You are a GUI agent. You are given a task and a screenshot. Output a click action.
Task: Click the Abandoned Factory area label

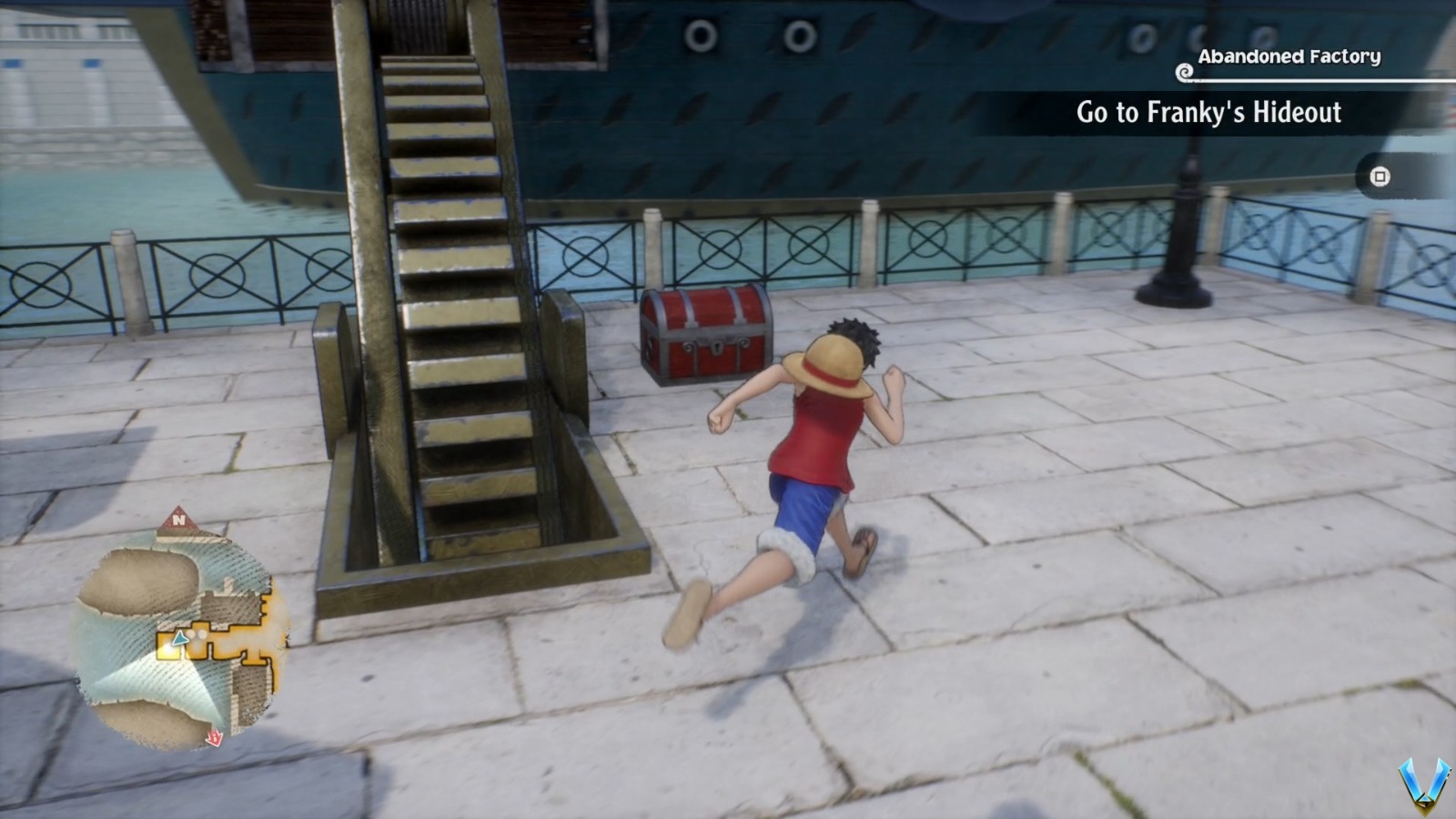[1289, 56]
